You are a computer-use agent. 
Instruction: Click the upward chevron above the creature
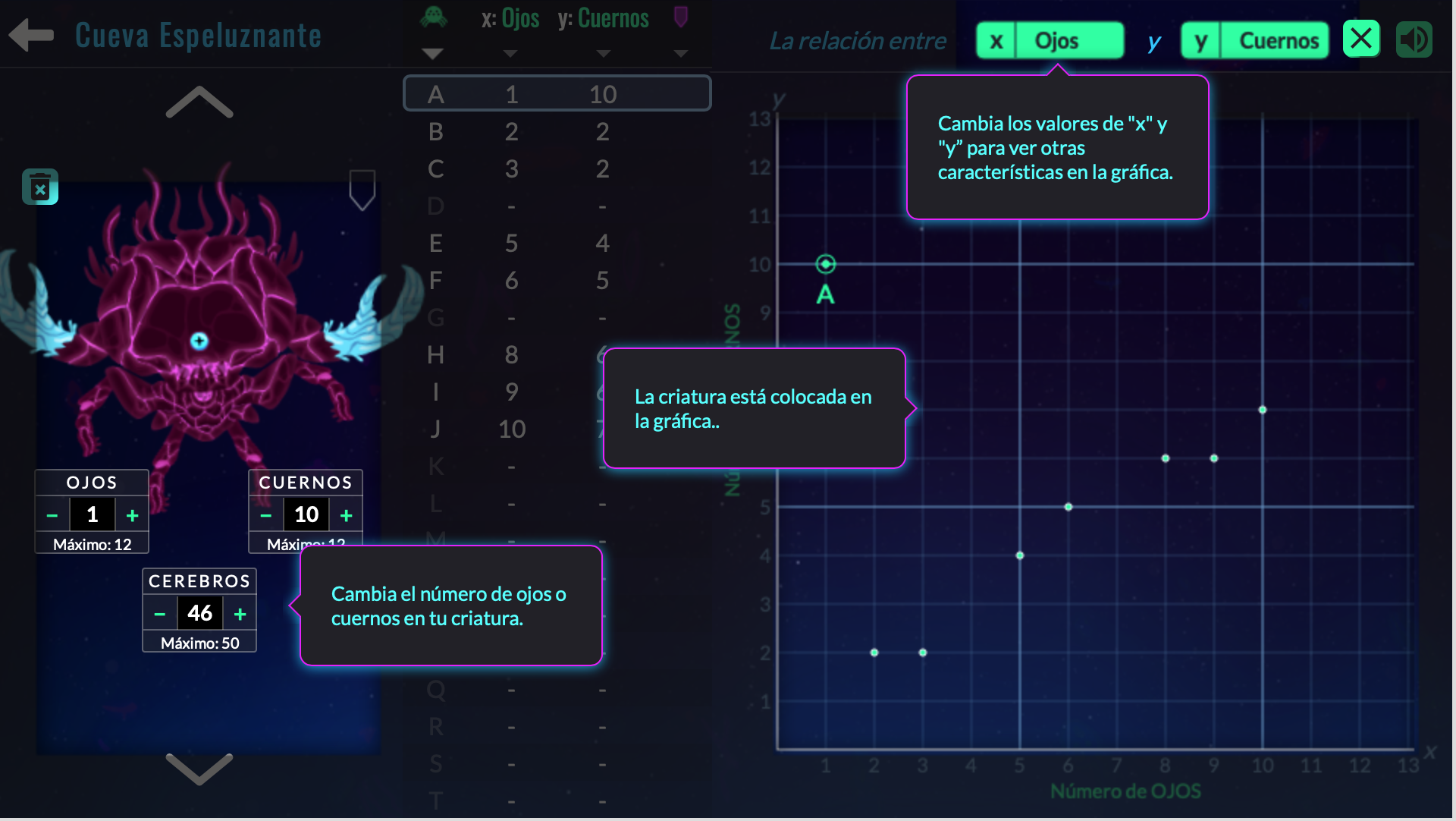coord(198,101)
